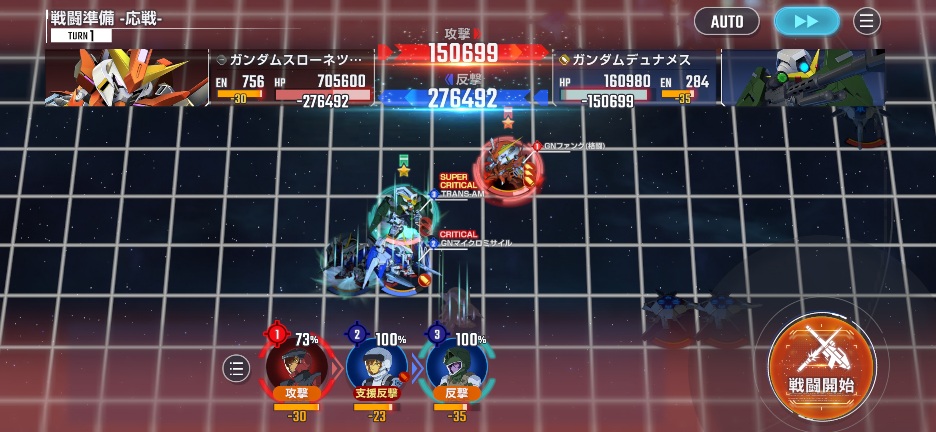Choose the GNマイクロミサイル weapon label
The width and height of the screenshot is (936, 432).
click(x=476, y=243)
